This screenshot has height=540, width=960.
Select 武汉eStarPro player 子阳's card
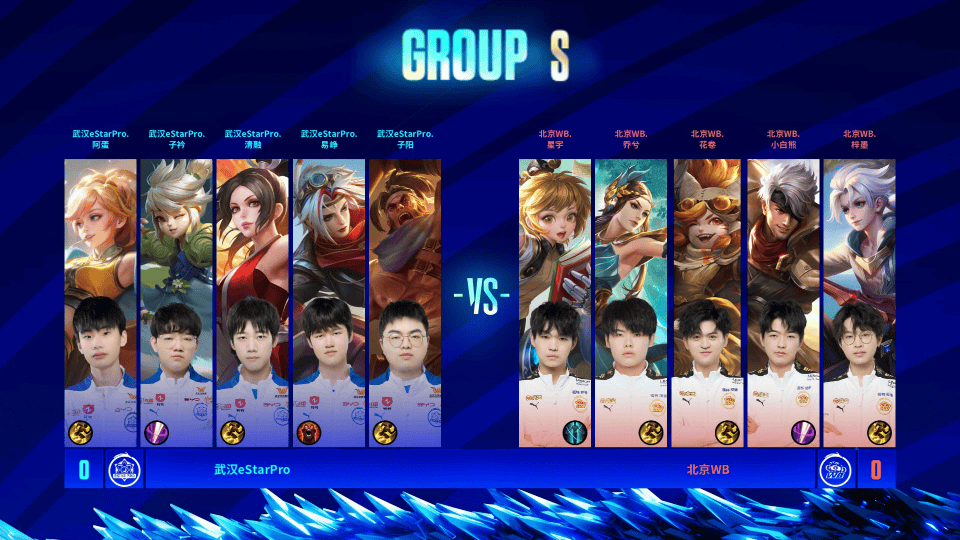tap(404, 300)
